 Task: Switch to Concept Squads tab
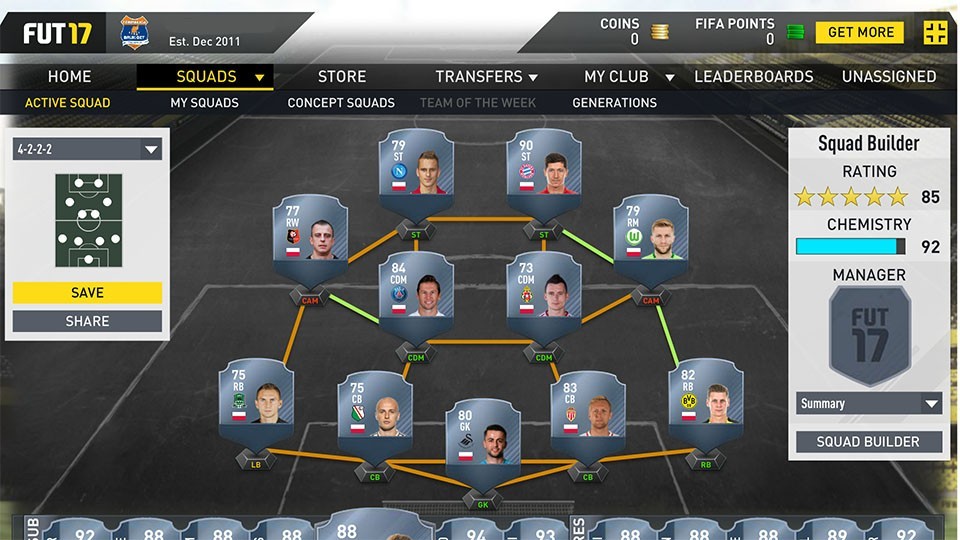tap(341, 103)
